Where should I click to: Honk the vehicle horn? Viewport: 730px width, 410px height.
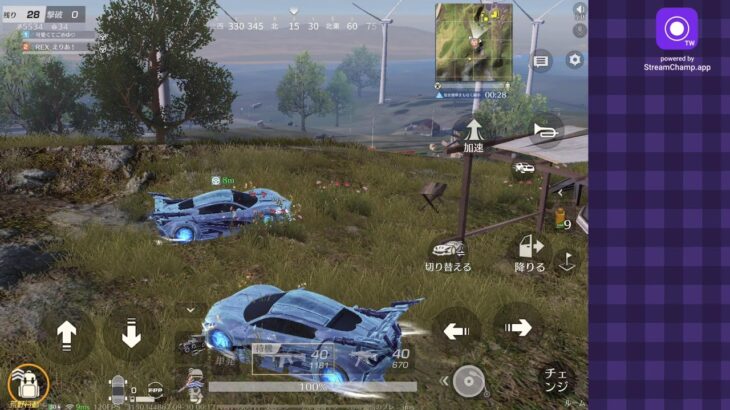[544, 130]
